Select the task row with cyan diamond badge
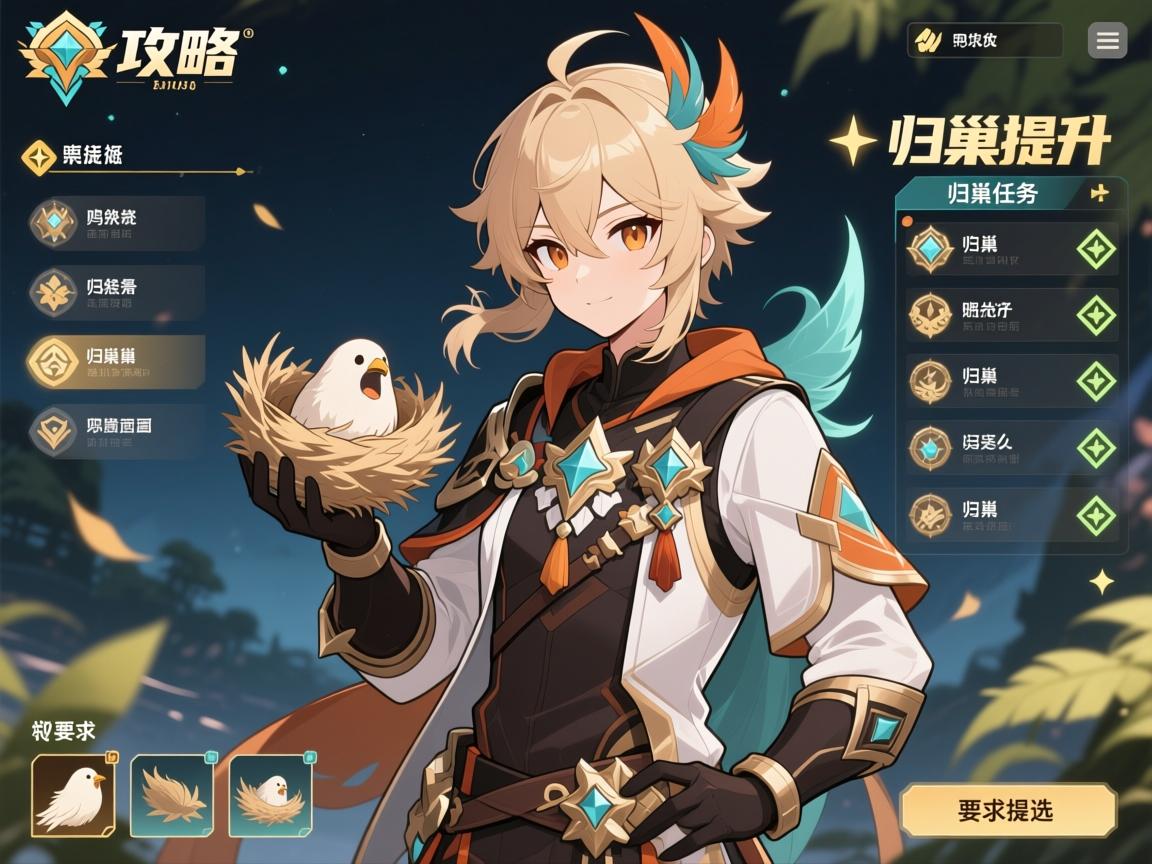The width and height of the screenshot is (1152, 864). 1012,248
